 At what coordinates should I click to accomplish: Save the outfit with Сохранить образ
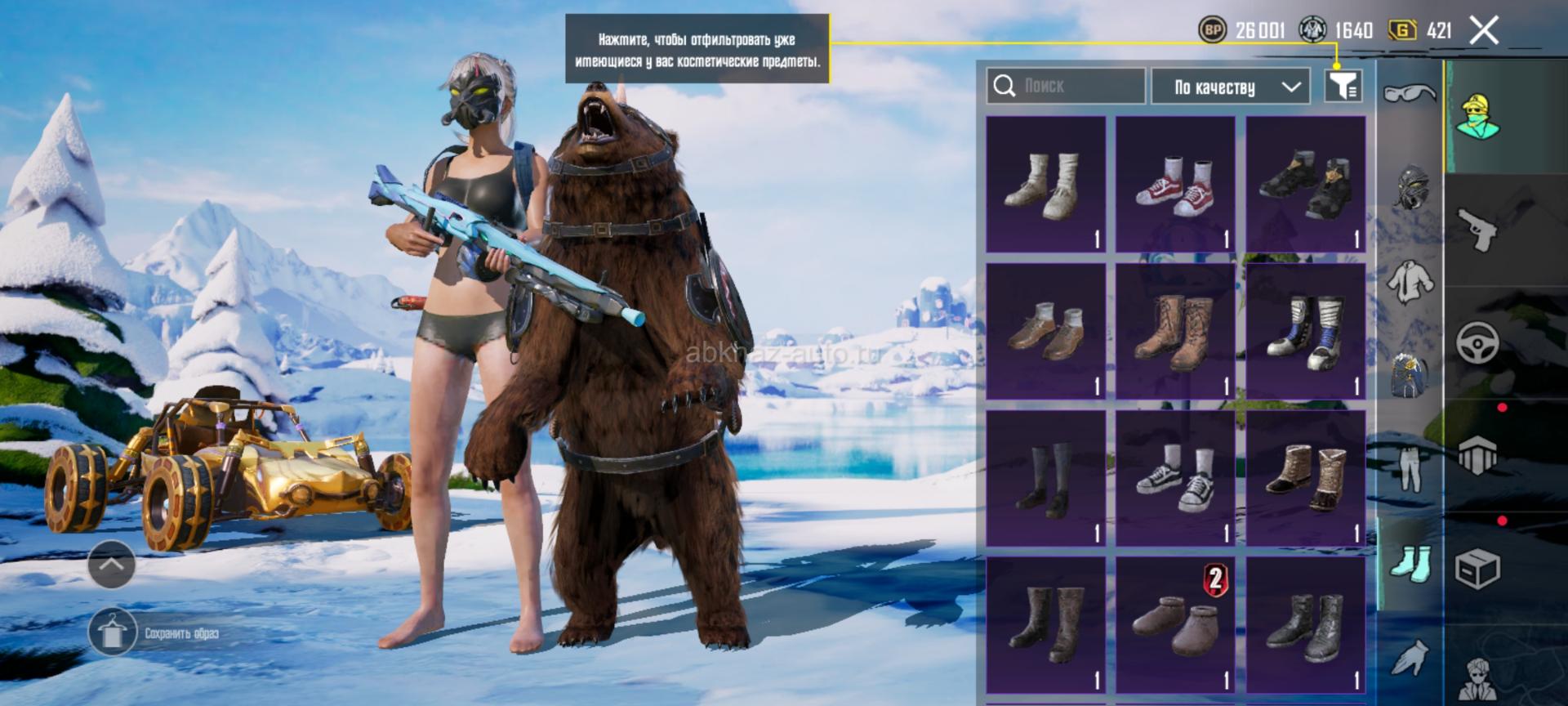[x=155, y=632]
